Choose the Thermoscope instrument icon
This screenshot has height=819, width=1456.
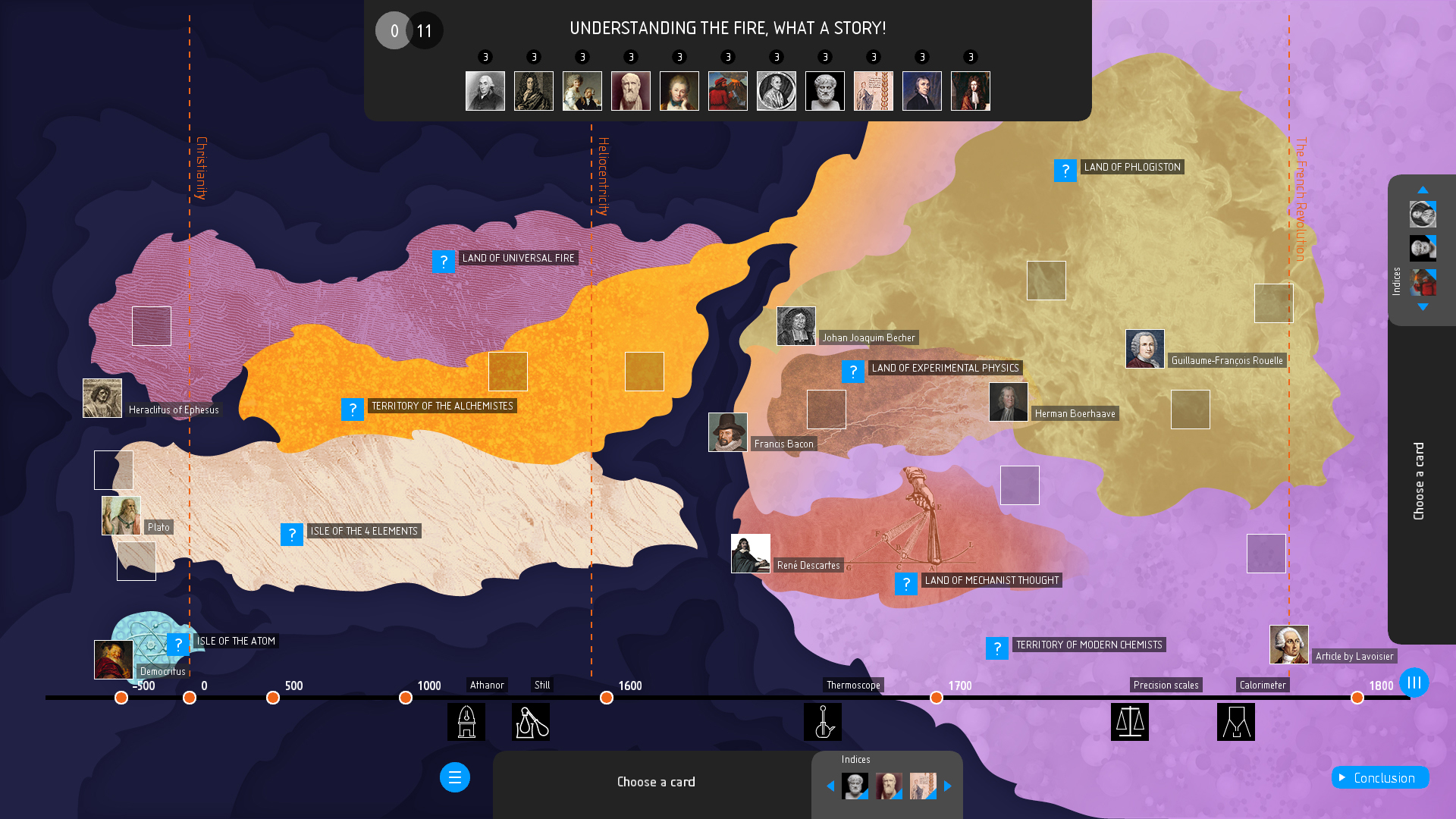coord(823,722)
